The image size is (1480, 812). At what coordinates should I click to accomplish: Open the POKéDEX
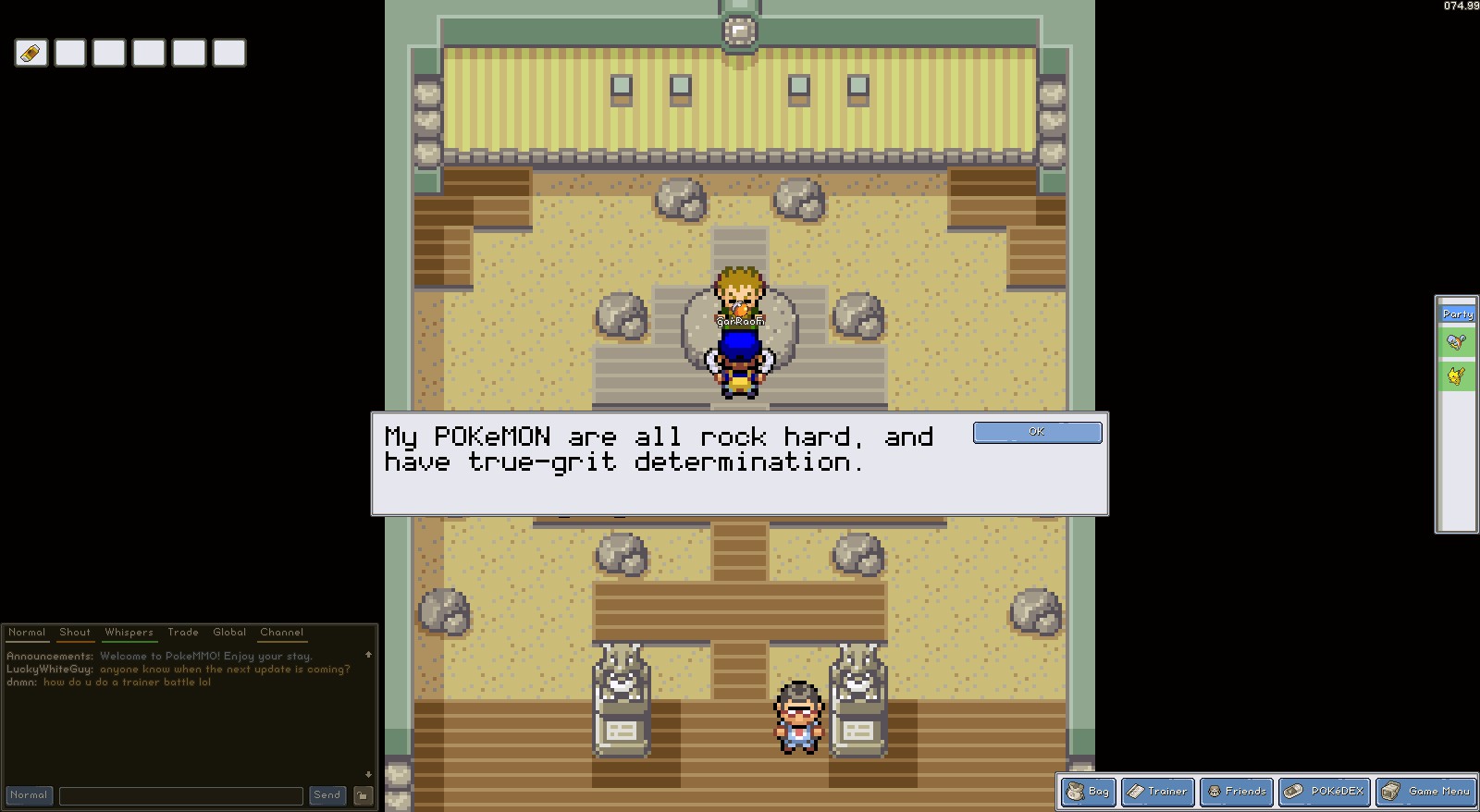[x=1325, y=792]
